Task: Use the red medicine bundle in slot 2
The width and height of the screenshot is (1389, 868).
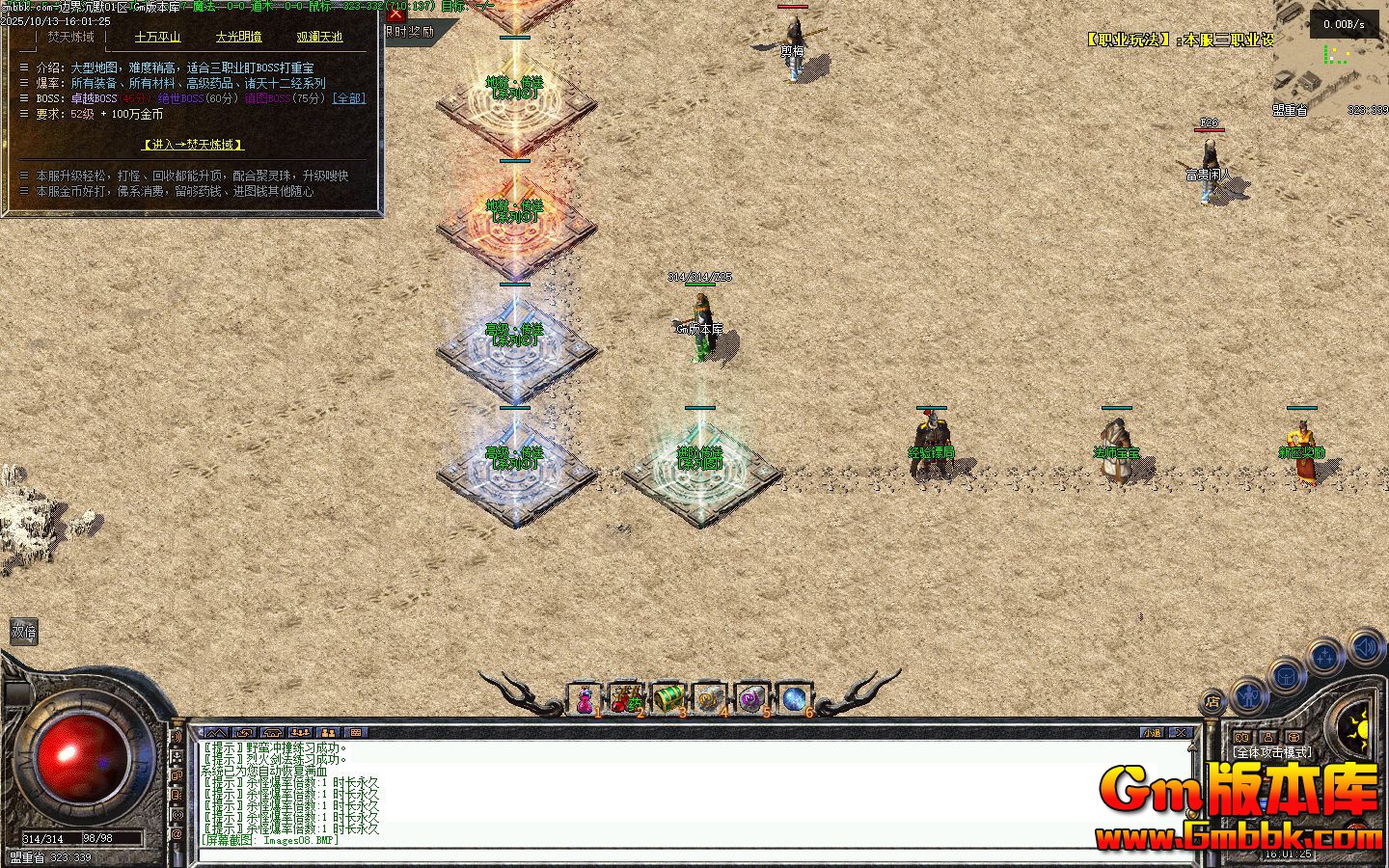Action: (x=626, y=700)
